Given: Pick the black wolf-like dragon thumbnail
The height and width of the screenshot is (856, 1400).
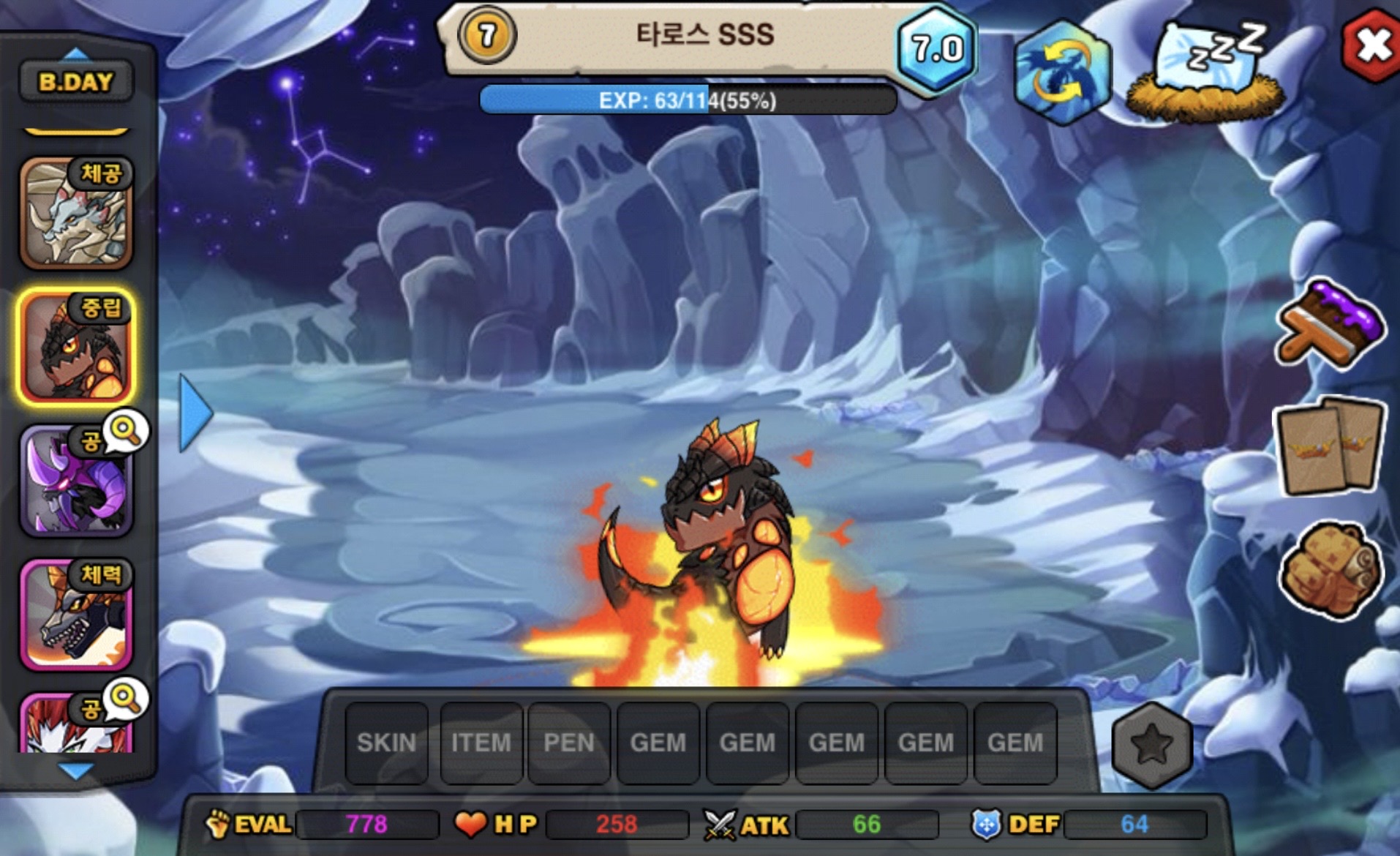Looking at the screenshot, I should [x=76, y=615].
